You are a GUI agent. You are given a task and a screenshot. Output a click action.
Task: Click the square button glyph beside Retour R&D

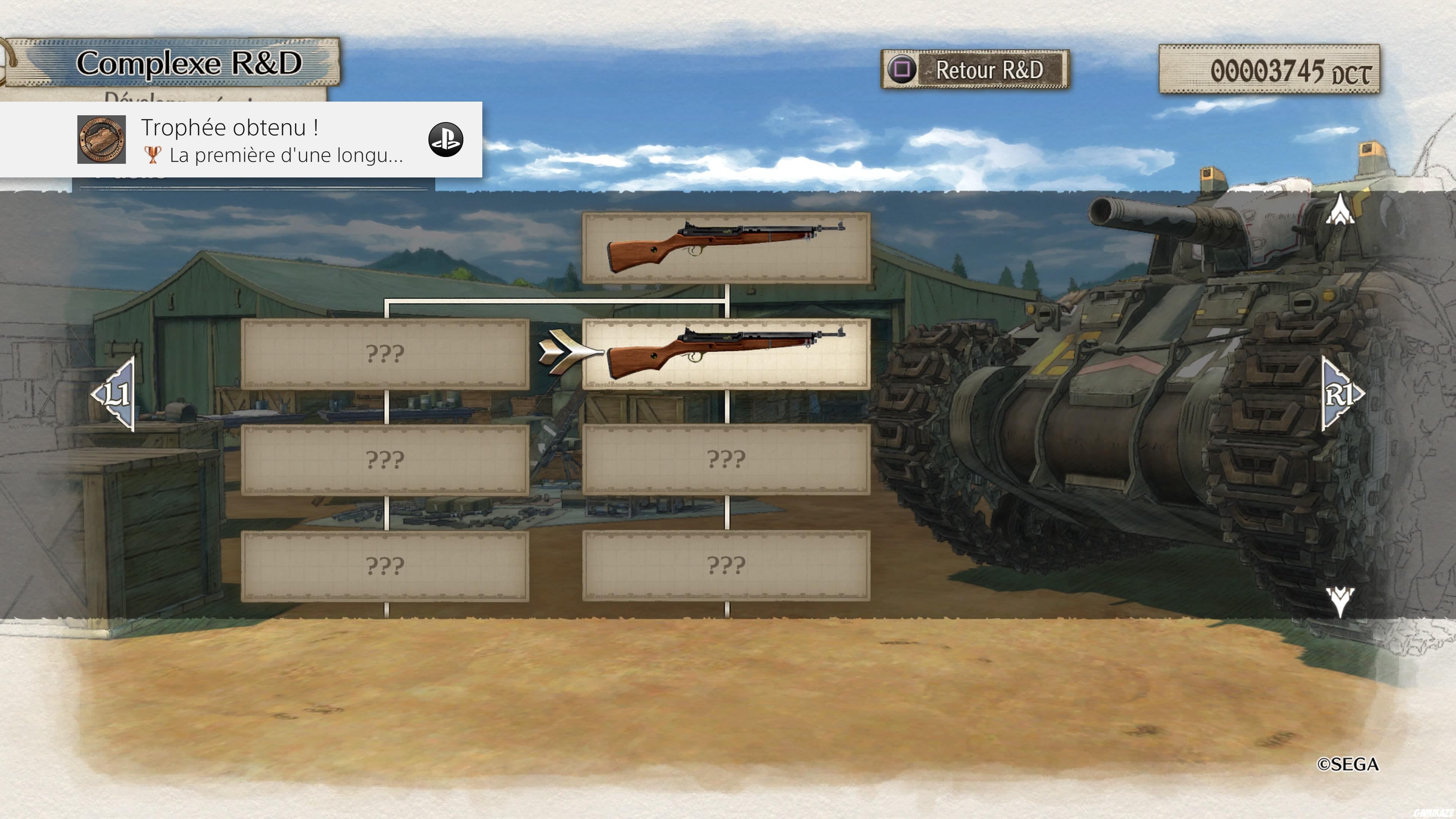902,70
